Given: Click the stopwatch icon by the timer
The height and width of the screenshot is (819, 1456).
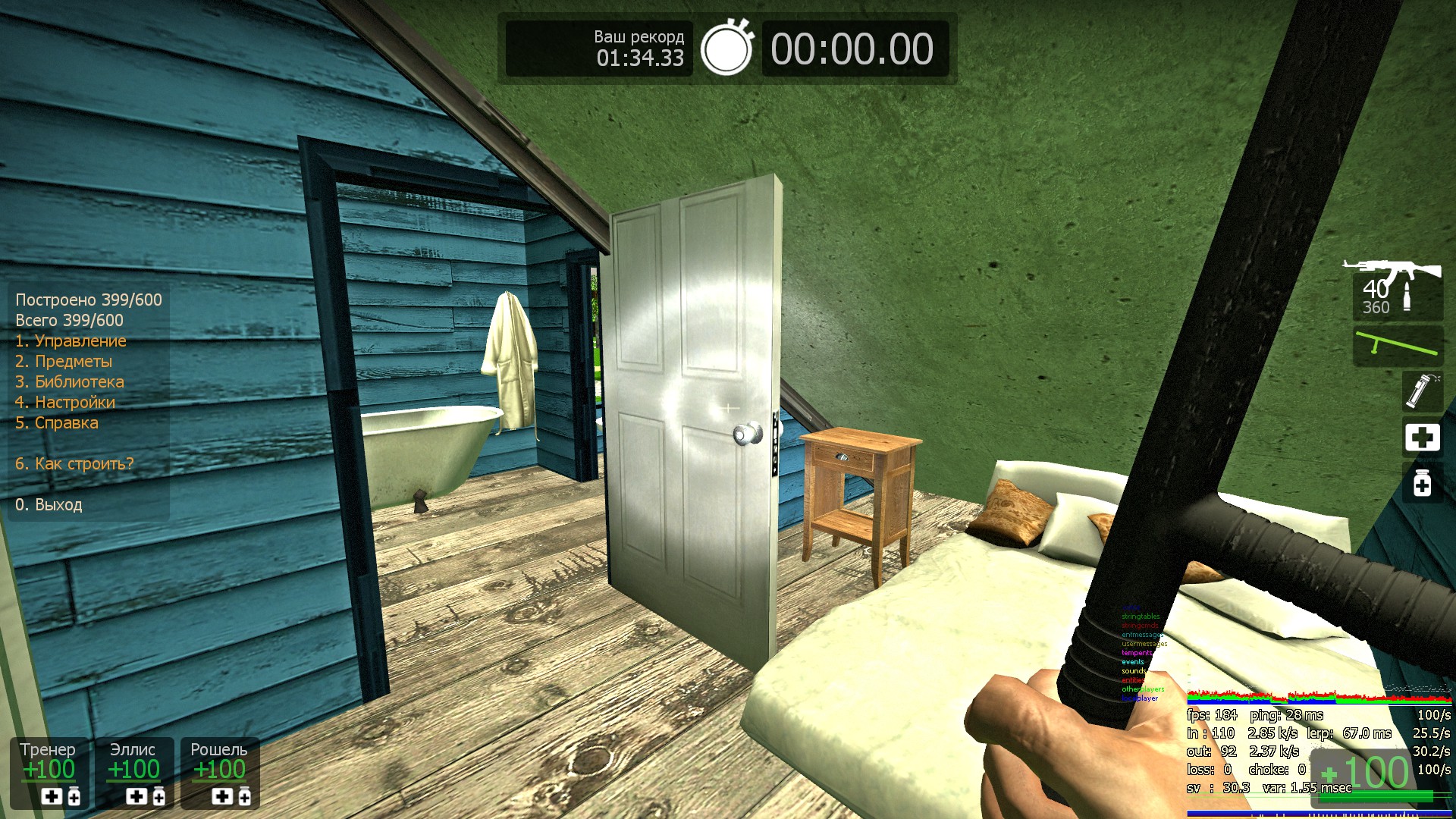Looking at the screenshot, I should coord(726,49).
